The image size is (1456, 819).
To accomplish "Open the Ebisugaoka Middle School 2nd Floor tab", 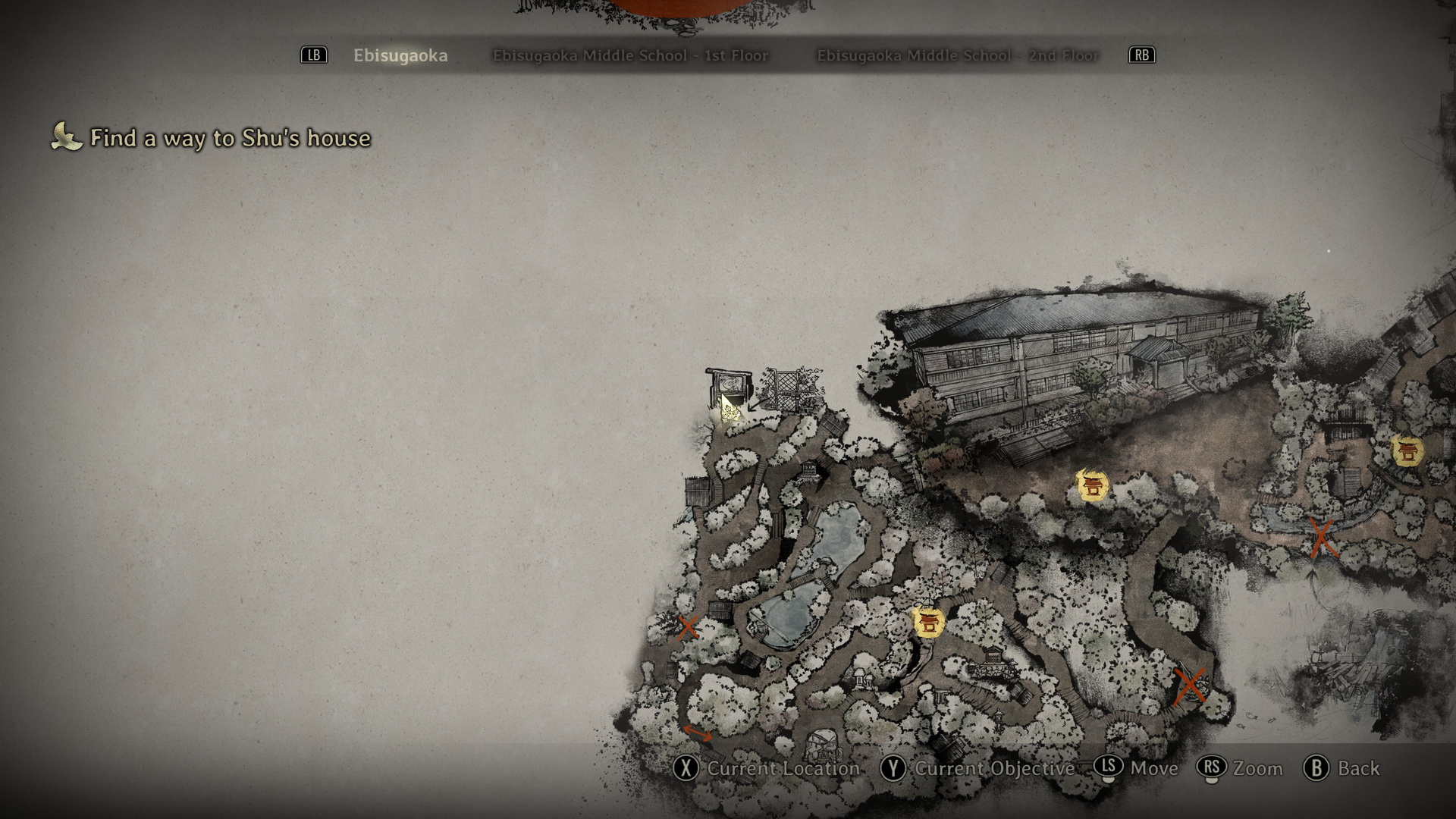I will (957, 55).
